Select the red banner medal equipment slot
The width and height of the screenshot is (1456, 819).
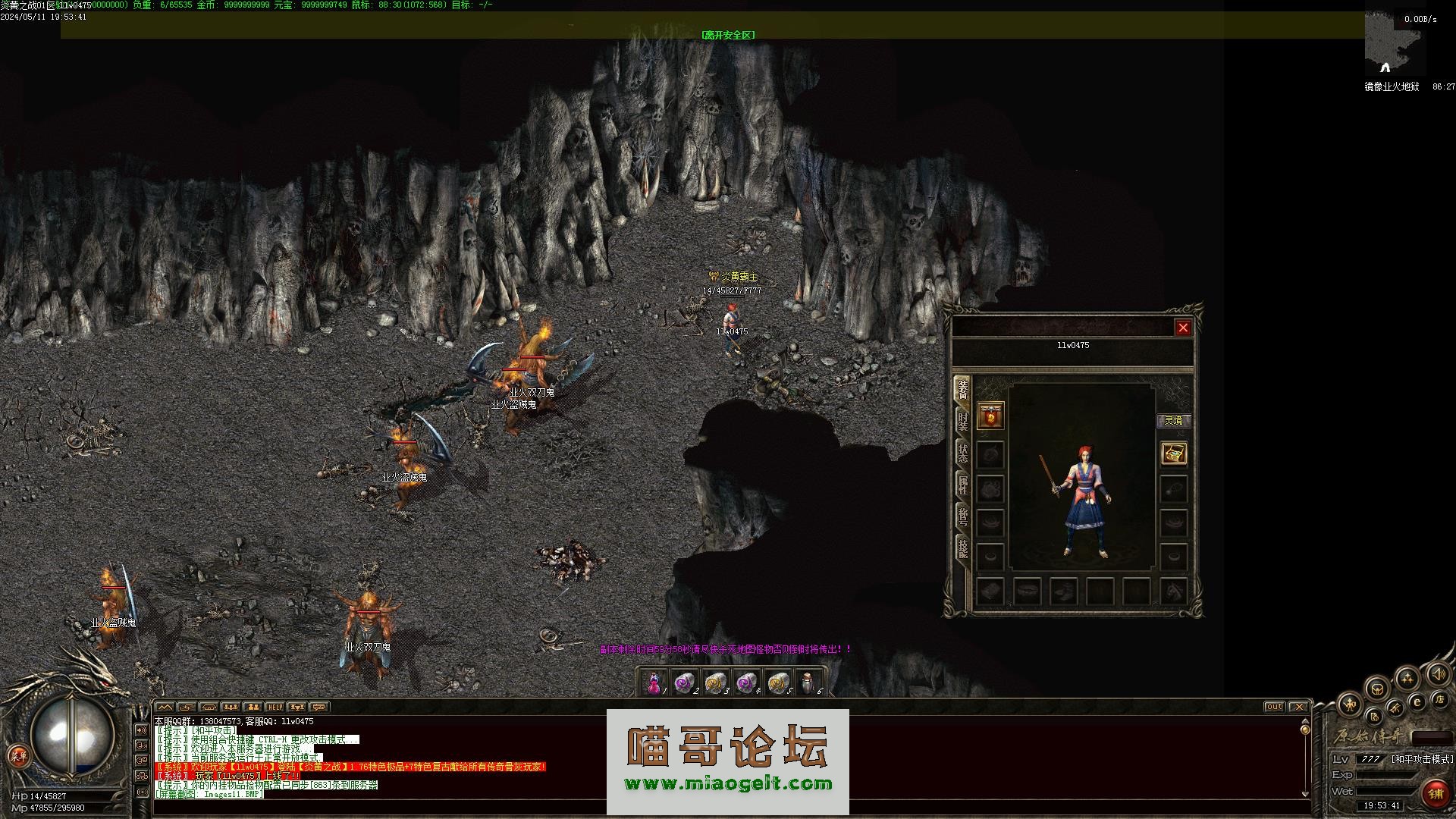[x=990, y=416]
